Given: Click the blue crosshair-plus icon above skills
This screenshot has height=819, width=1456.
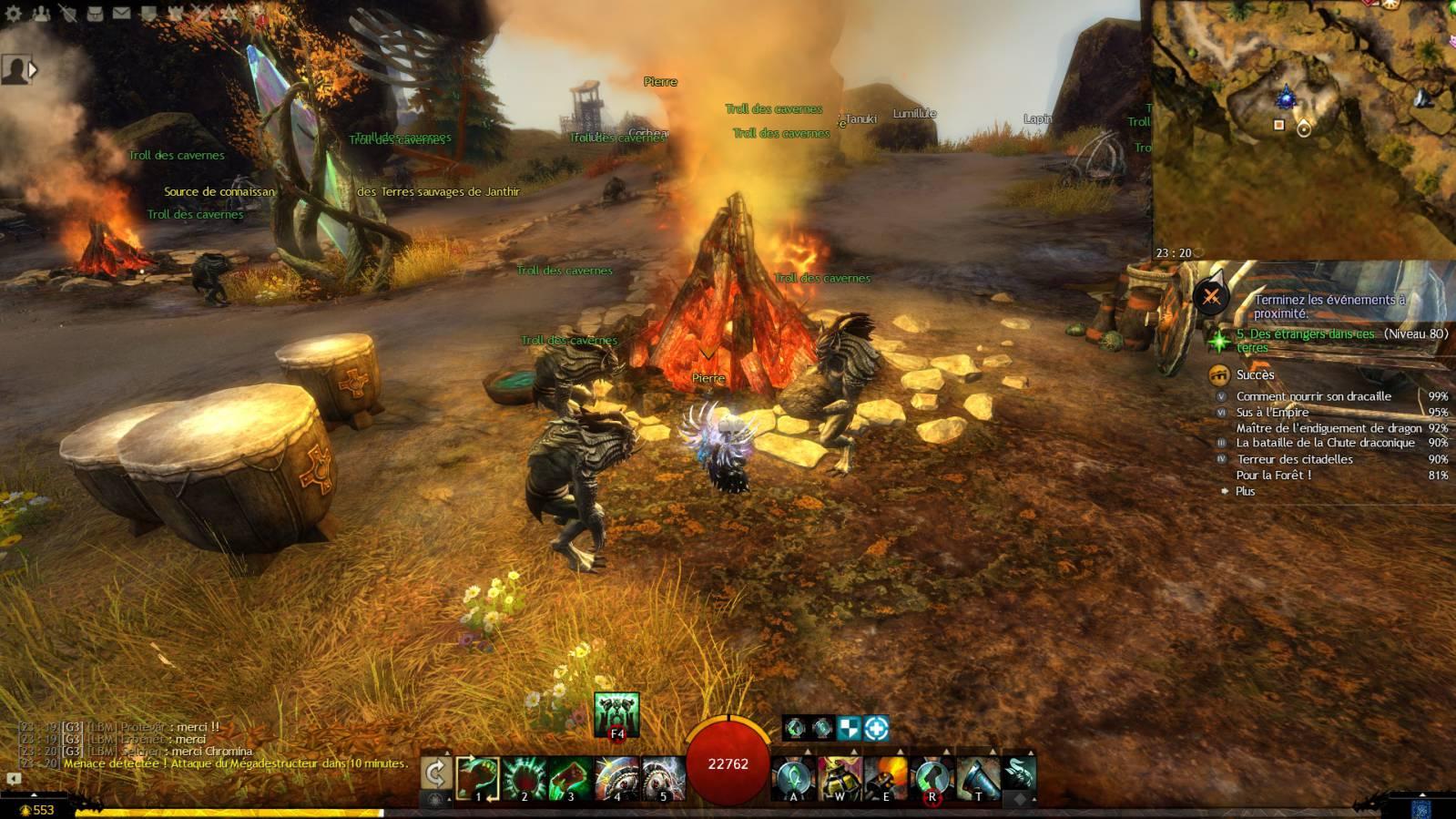Looking at the screenshot, I should [876, 728].
